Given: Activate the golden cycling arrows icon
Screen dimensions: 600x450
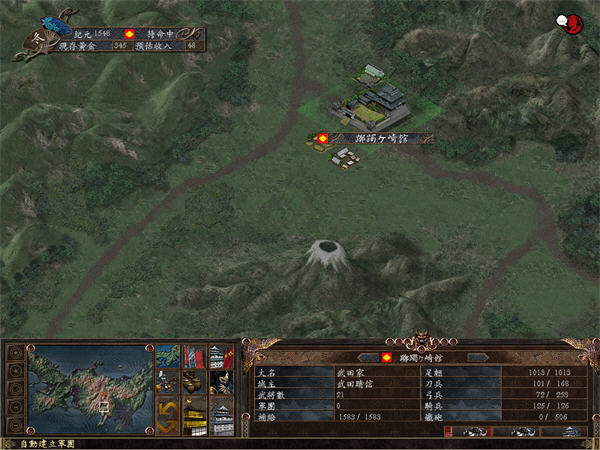Looking at the screenshot, I should pyautogui.click(x=167, y=412).
